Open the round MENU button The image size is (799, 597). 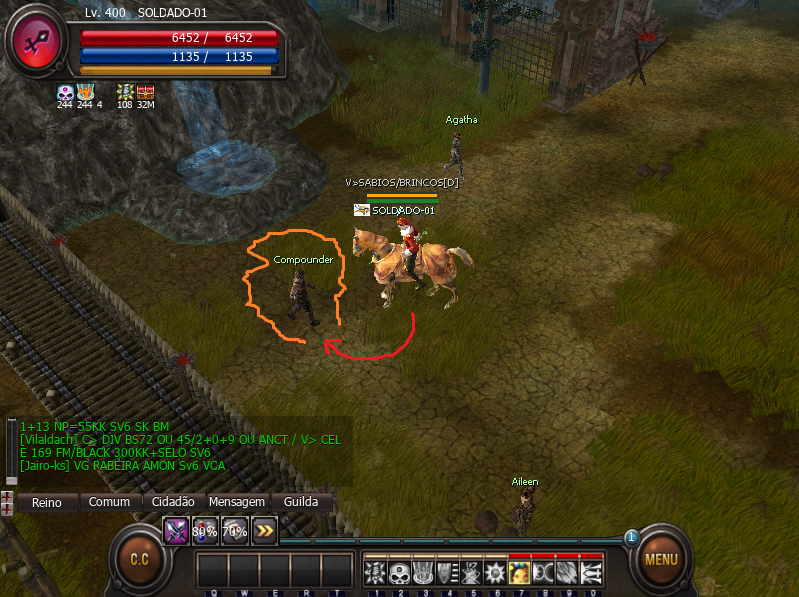660,559
